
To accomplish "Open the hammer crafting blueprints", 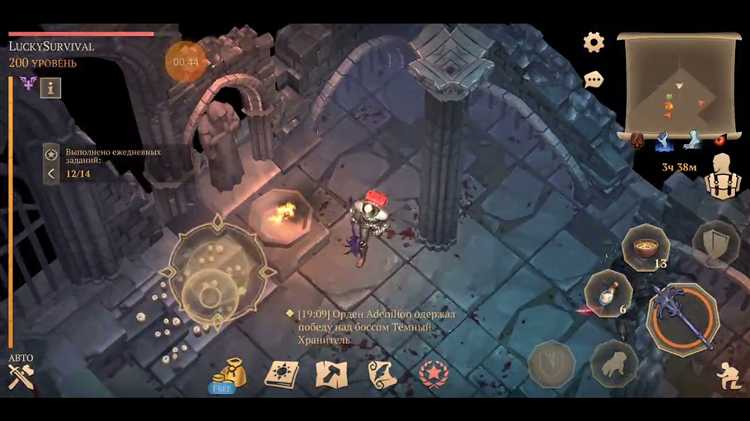I will point(331,374).
